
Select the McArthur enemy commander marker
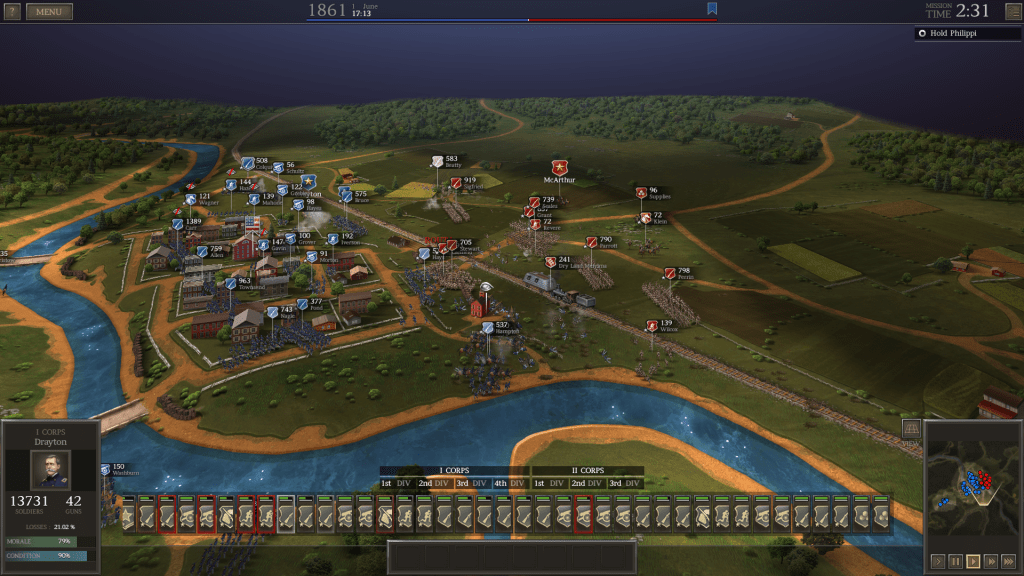coord(560,168)
